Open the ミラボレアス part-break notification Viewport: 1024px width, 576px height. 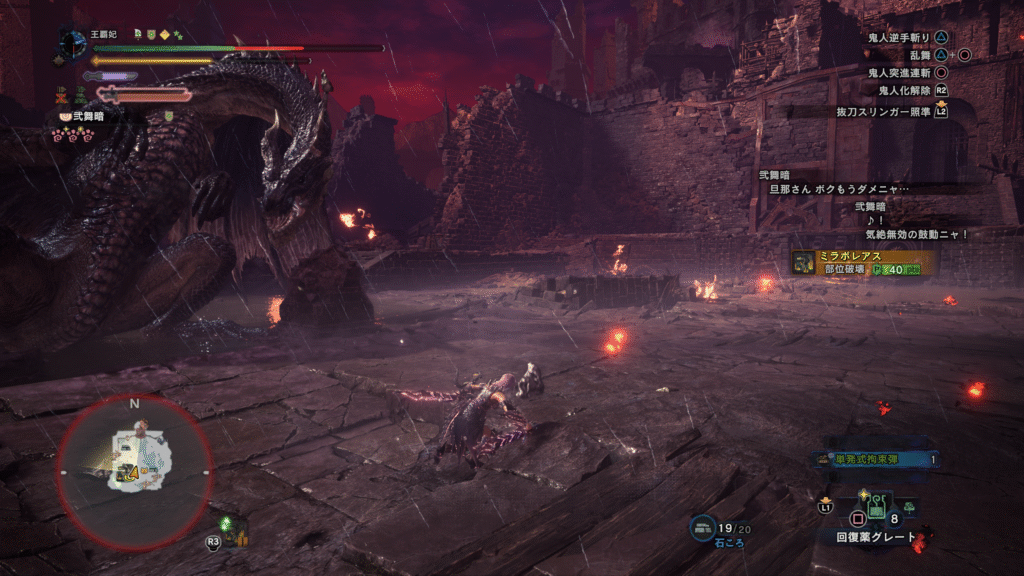(864, 262)
